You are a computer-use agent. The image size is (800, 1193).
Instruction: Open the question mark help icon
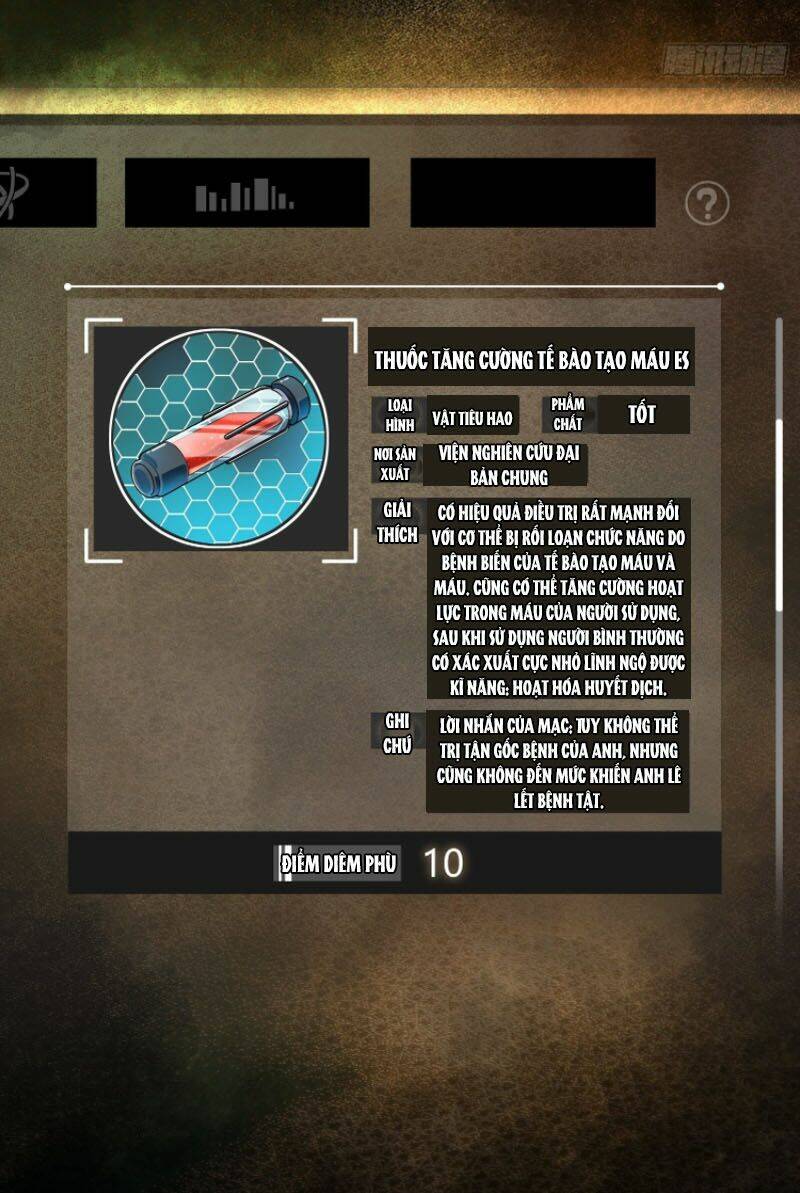[x=707, y=204]
